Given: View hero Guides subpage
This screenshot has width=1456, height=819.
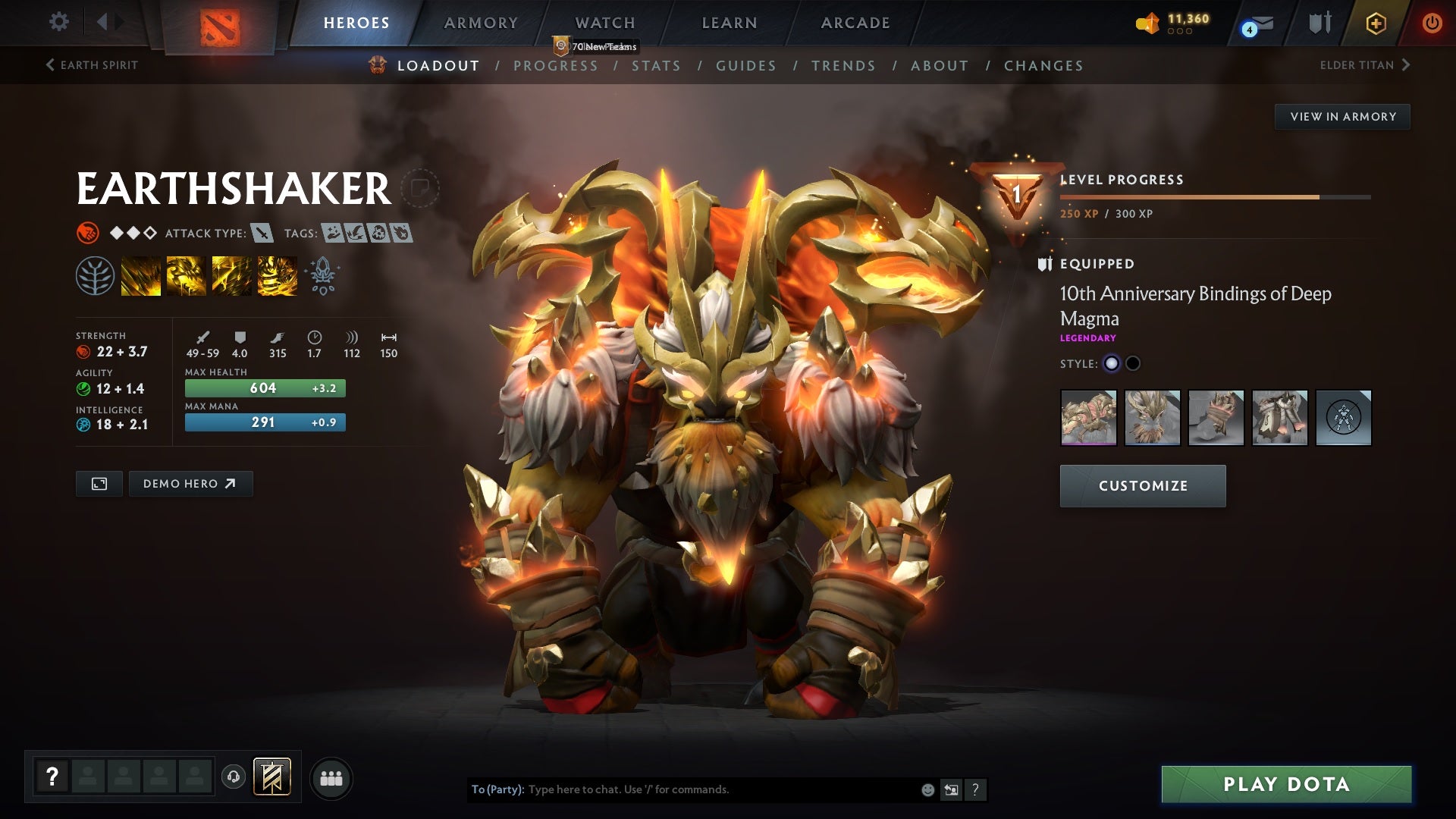Looking at the screenshot, I should (746, 66).
